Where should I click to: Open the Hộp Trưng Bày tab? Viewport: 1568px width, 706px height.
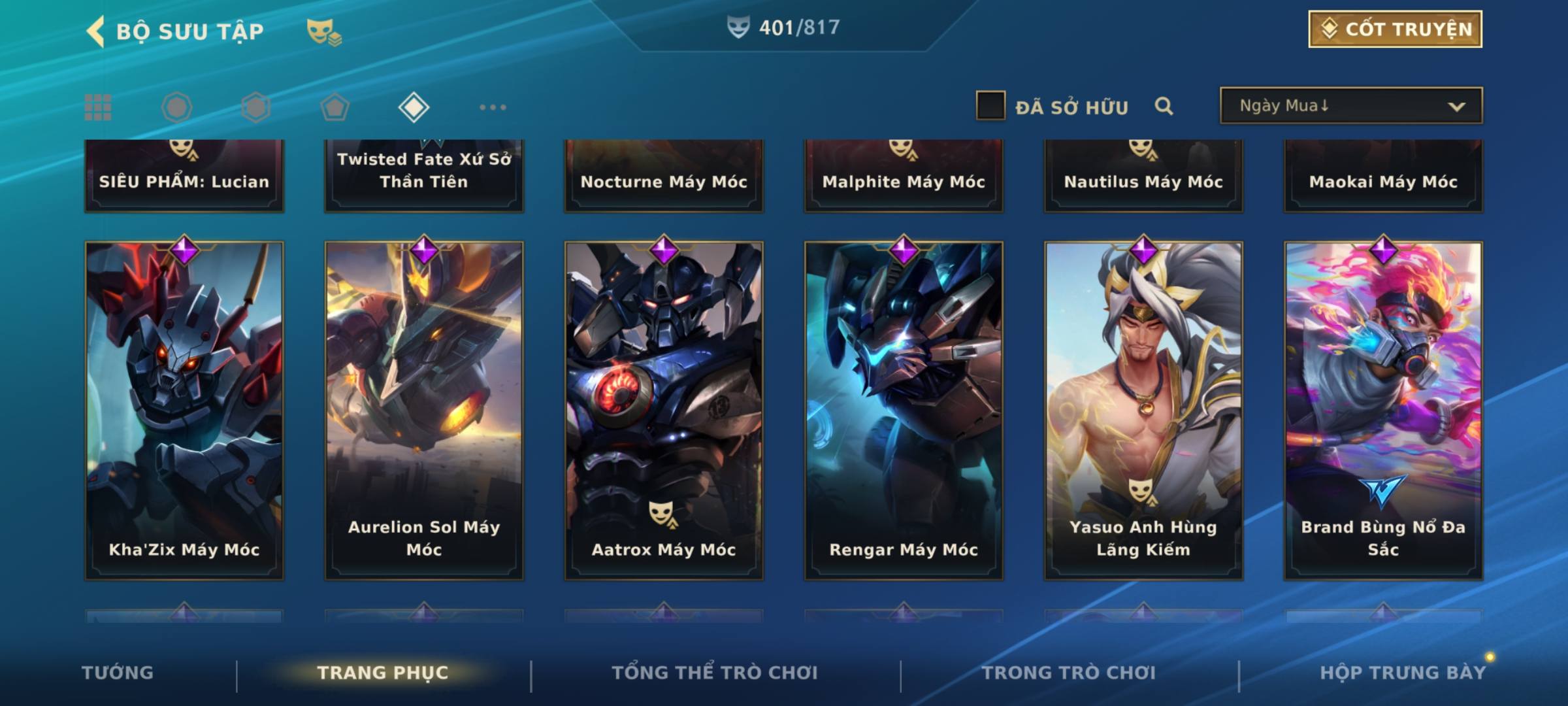(1403, 673)
